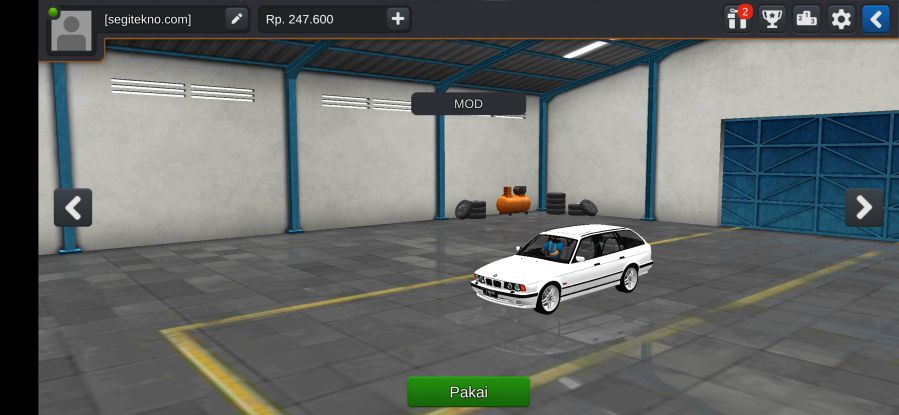Open the gear settings menu
Image resolution: width=899 pixels, height=415 pixels.
click(x=841, y=19)
